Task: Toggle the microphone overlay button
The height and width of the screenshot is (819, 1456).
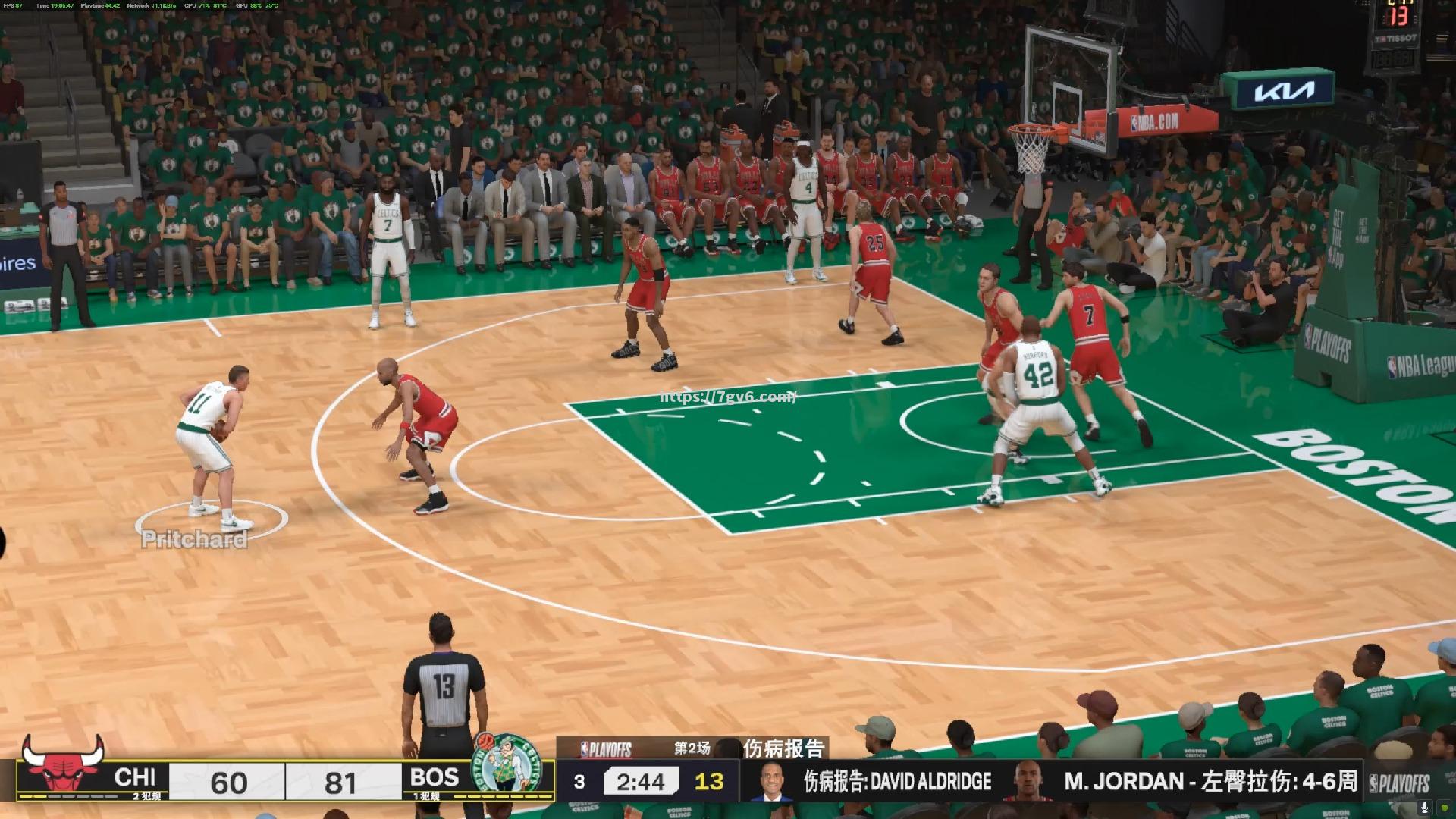Action: pyautogui.click(x=1424, y=808)
